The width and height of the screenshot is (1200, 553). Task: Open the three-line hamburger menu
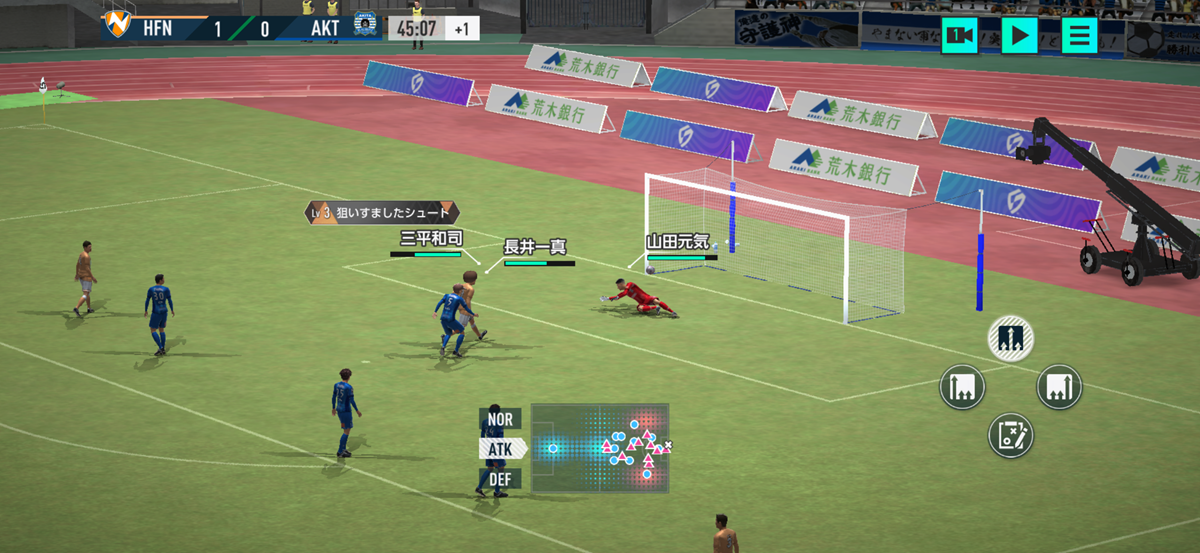(x=1079, y=36)
